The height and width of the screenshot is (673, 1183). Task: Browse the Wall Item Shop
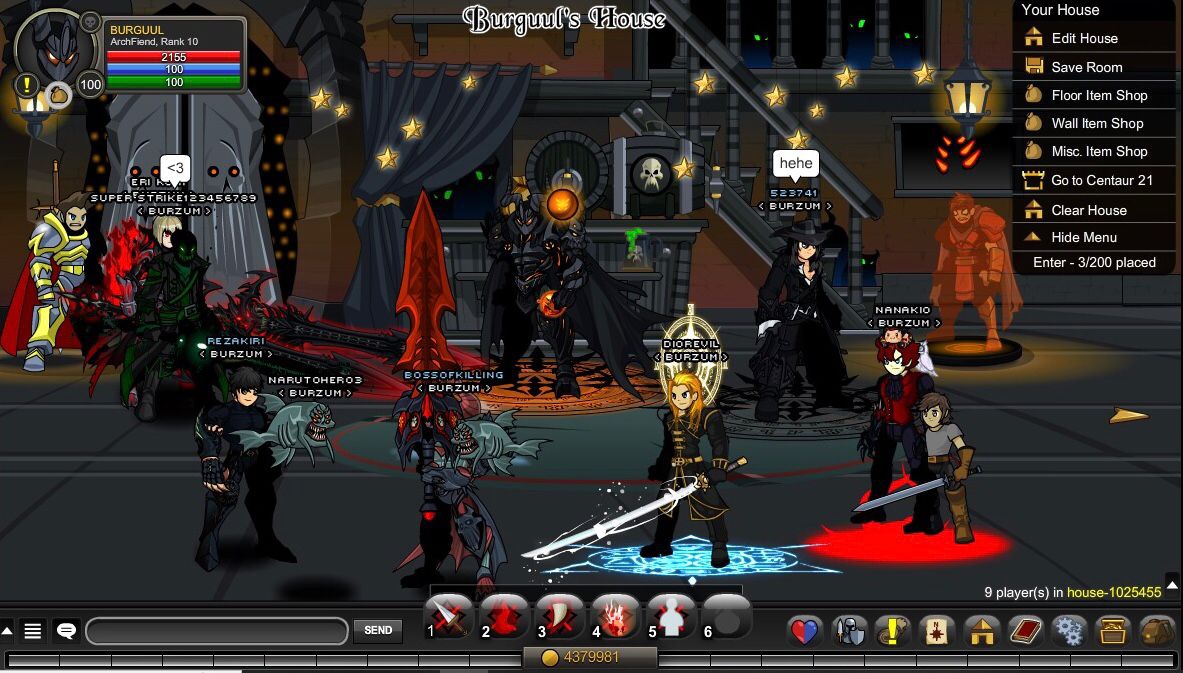(x=1096, y=123)
